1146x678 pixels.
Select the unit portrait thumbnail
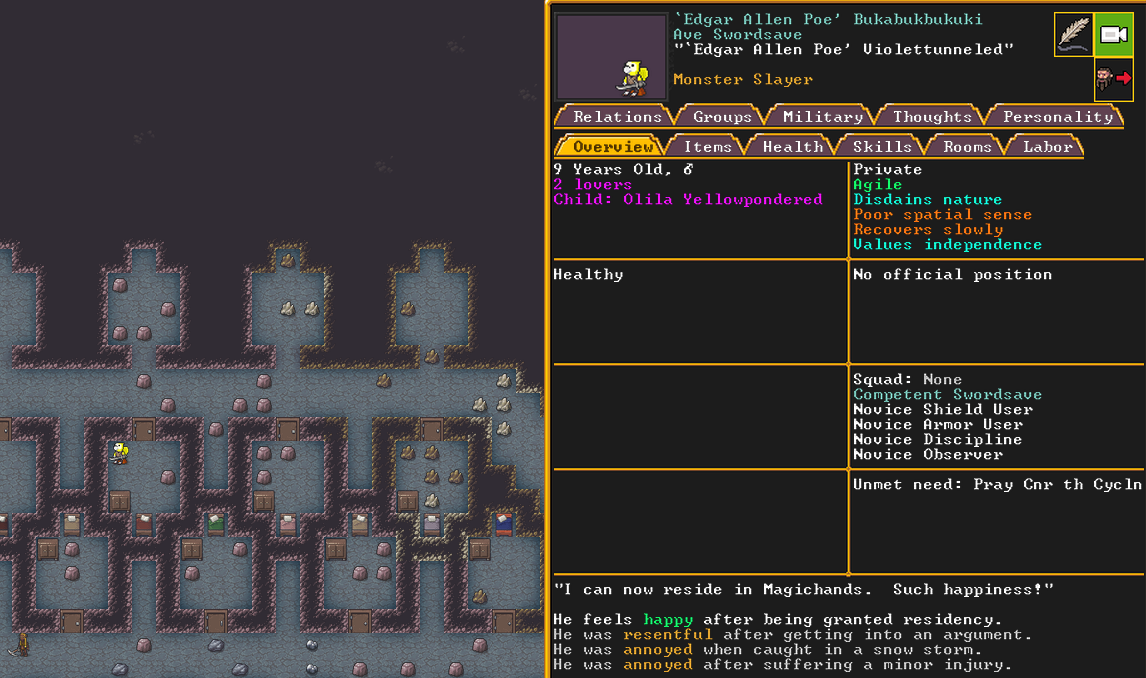pos(611,56)
